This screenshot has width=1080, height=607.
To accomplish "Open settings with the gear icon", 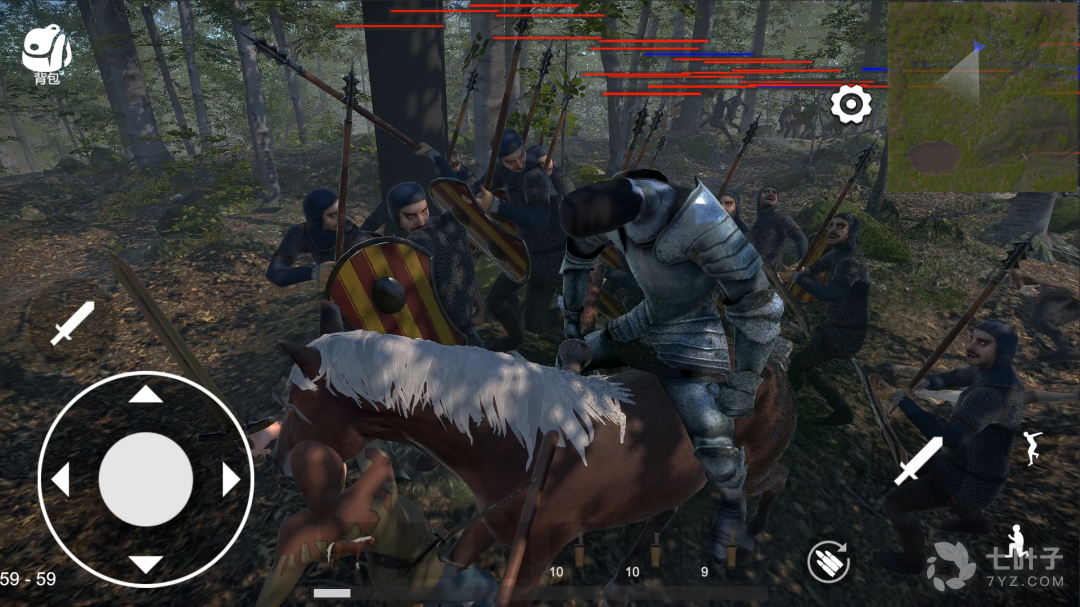I will [x=851, y=104].
